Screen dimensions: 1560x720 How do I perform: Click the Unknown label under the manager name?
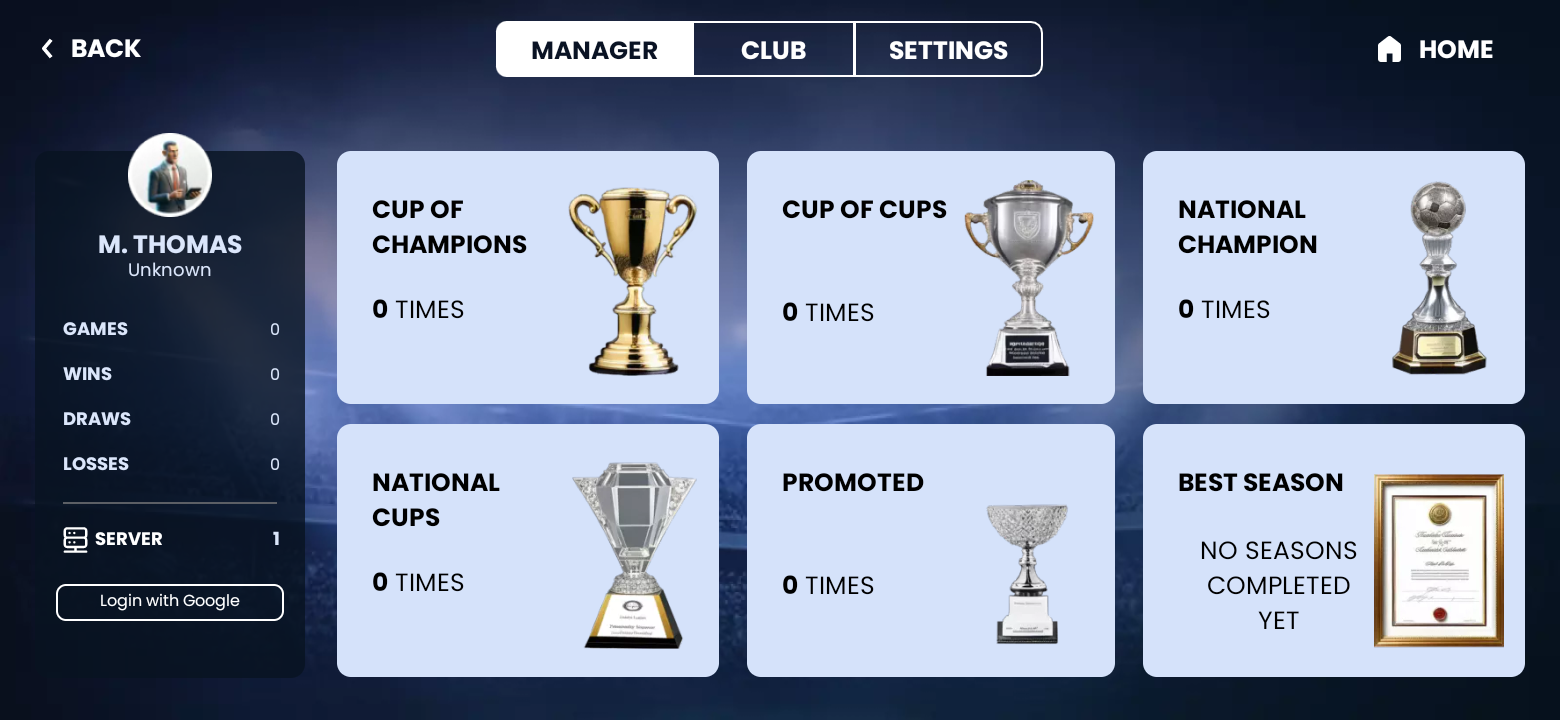pos(169,269)
